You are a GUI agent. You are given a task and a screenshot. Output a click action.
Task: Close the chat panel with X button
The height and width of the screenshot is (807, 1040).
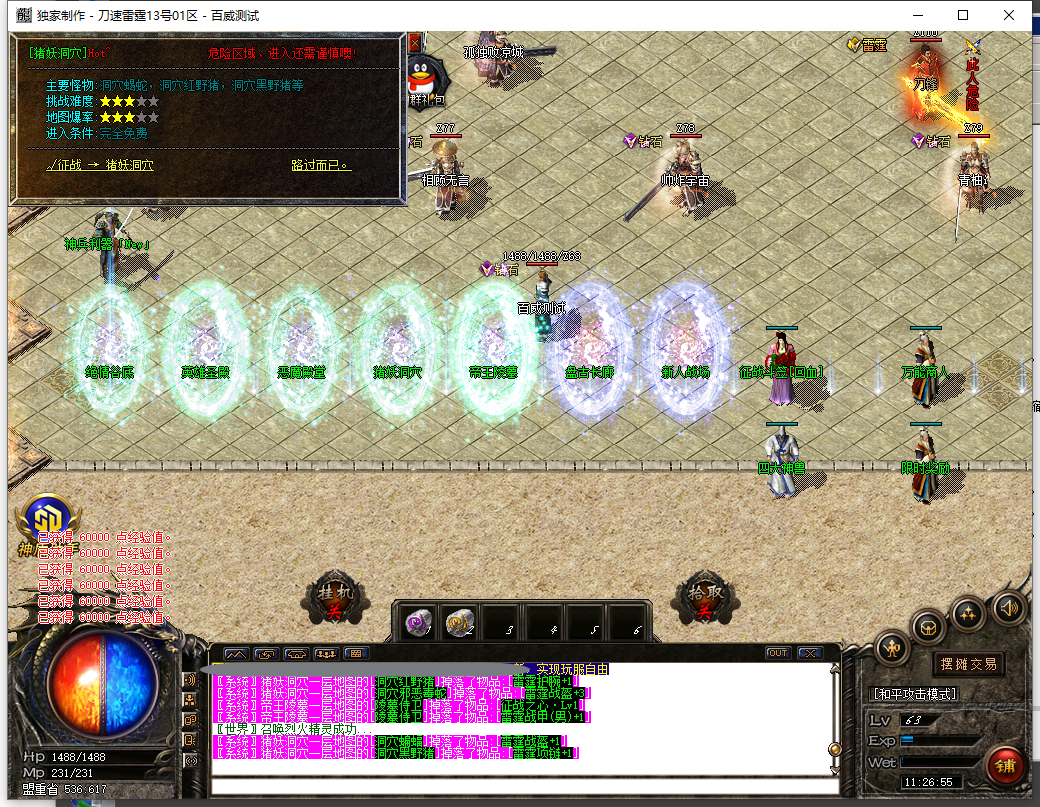click(x=809, y=653)
